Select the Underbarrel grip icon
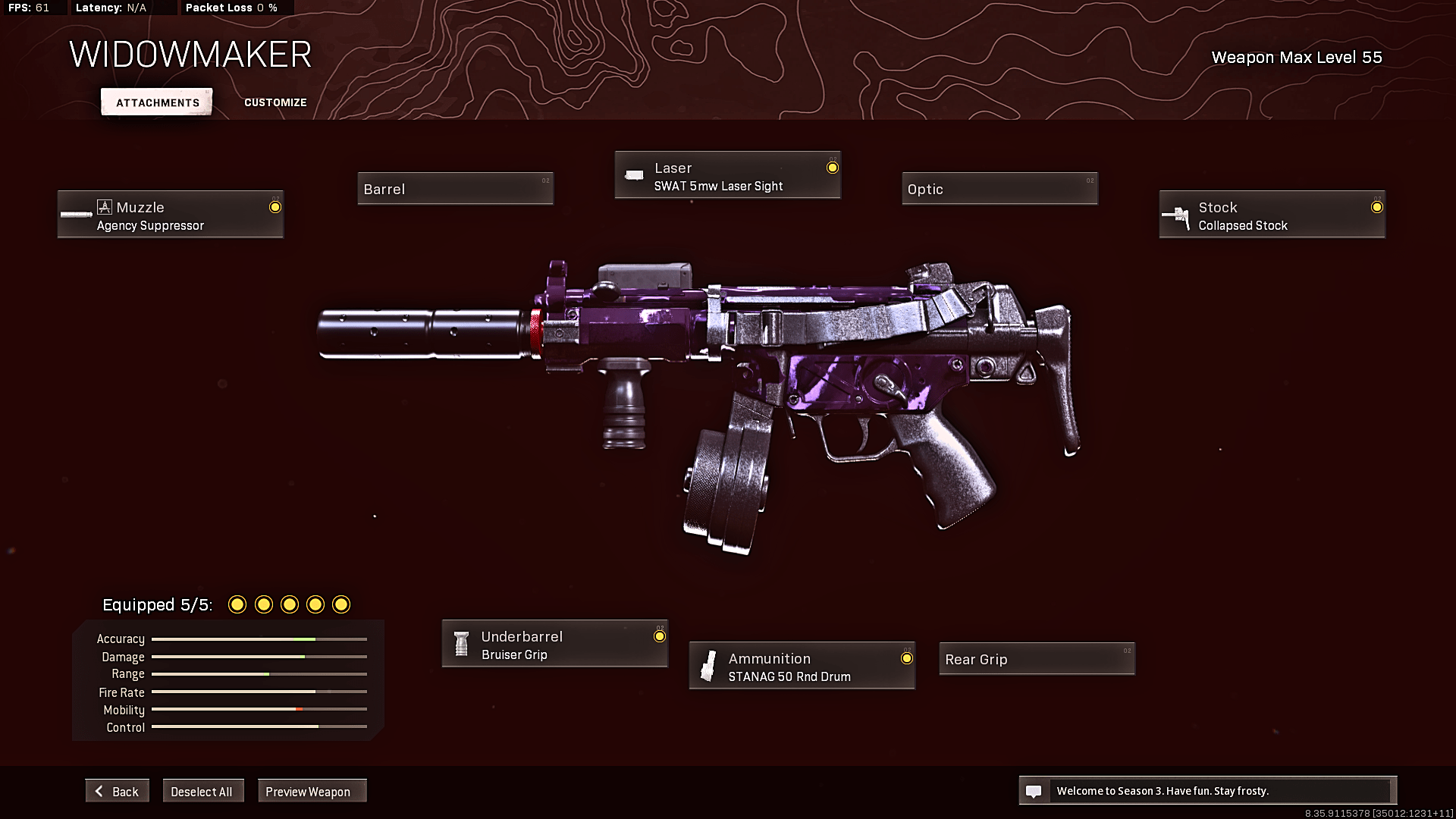The image size is (1456, 819). [x=460, y=643]
